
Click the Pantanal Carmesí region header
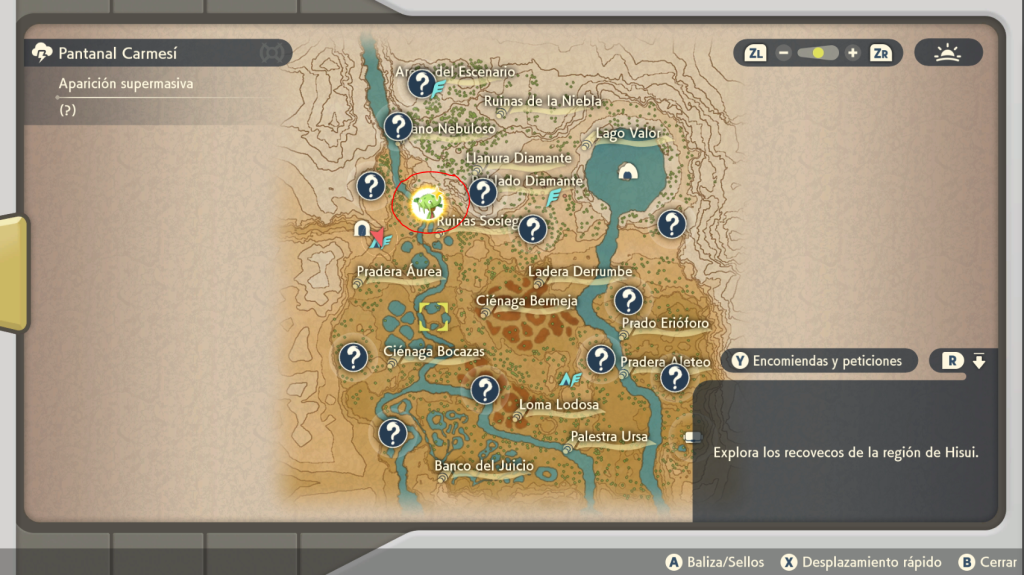[x=117, y=53]
